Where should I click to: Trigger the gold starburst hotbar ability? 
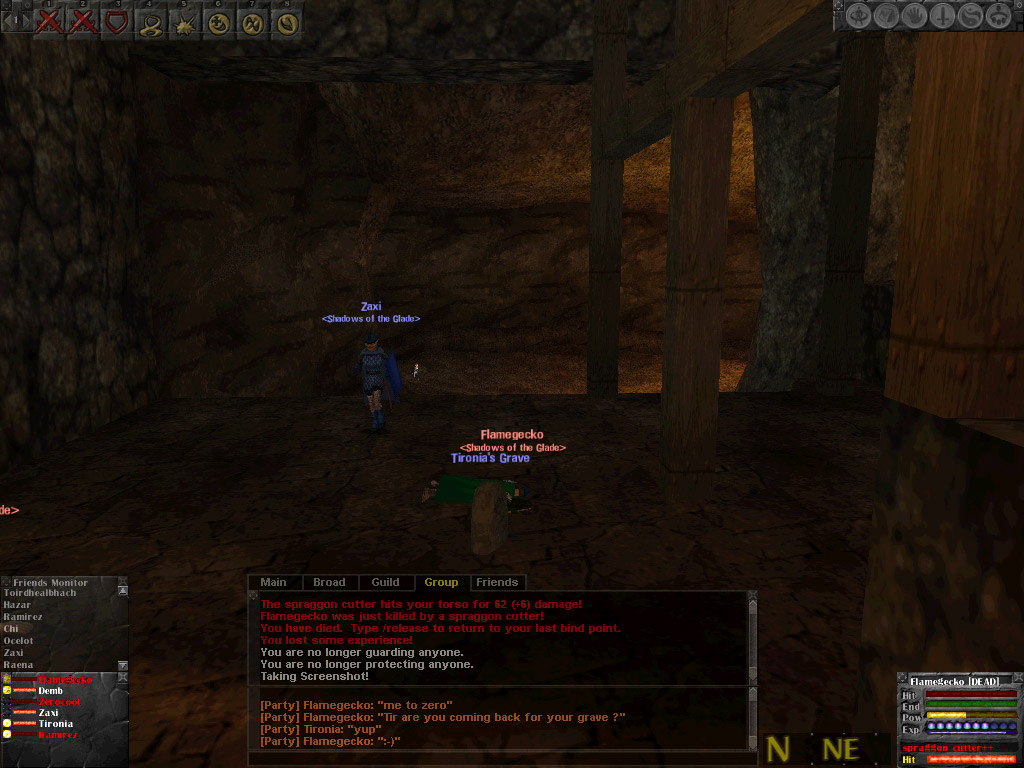coord(184,22)
